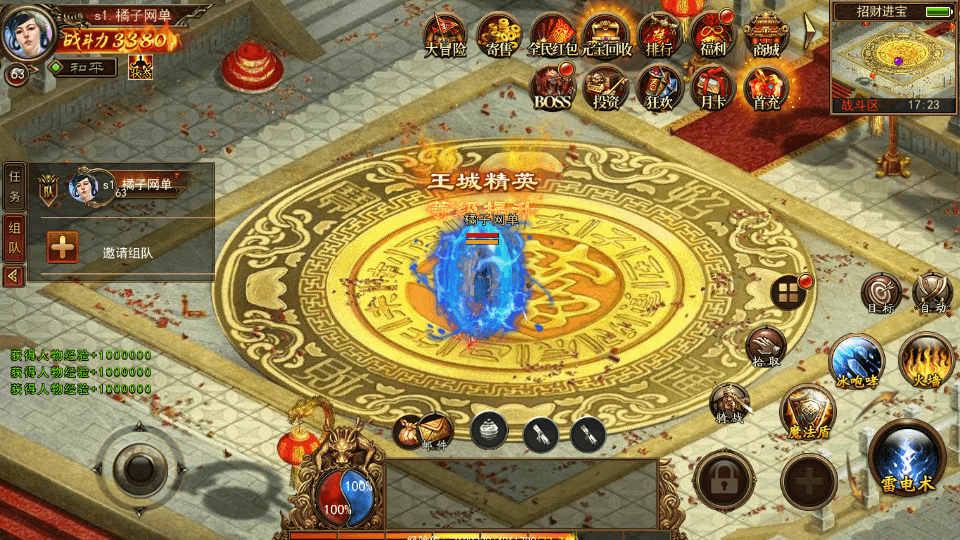
Task: Activate the 魔法盾 magic shield skill
Action: click(x=807, y=411)
